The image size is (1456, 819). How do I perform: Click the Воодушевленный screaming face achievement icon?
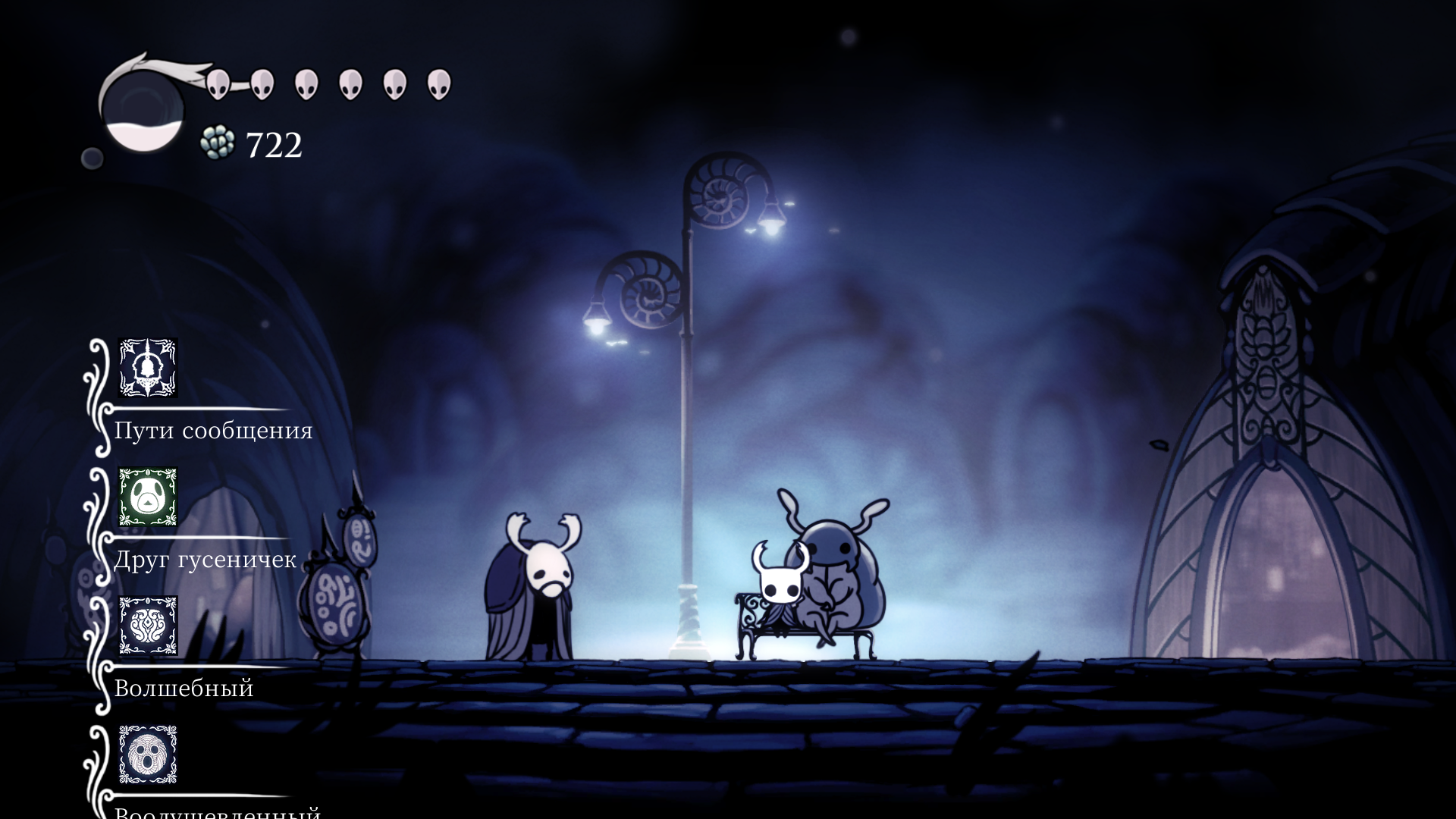click(148, 755)
